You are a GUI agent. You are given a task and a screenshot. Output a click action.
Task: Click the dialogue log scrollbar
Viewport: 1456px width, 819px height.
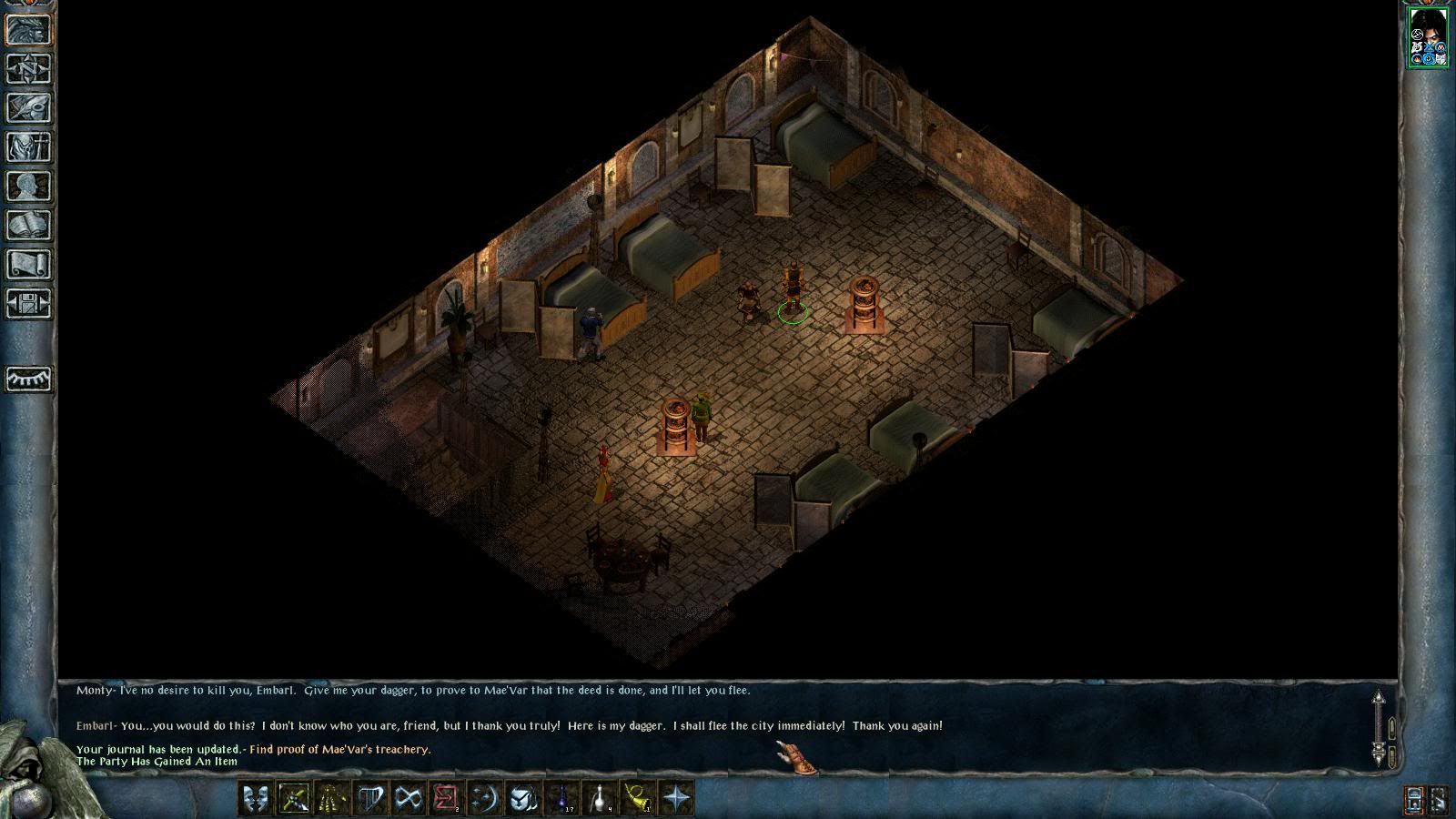tap(1379, 726)
